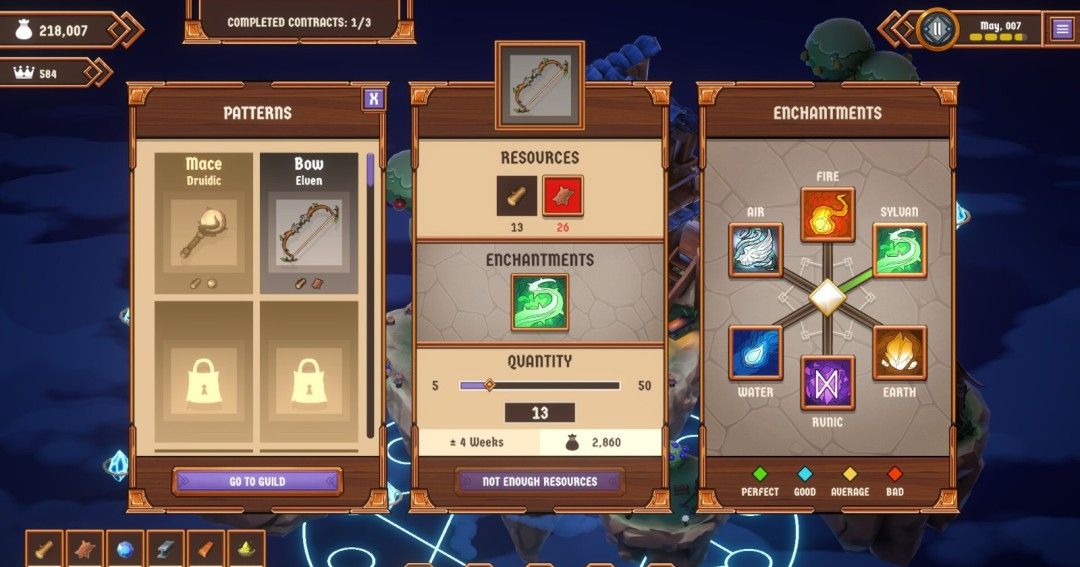Choose the Runic enchantment

pyautogui.click(x=828, y=383)
